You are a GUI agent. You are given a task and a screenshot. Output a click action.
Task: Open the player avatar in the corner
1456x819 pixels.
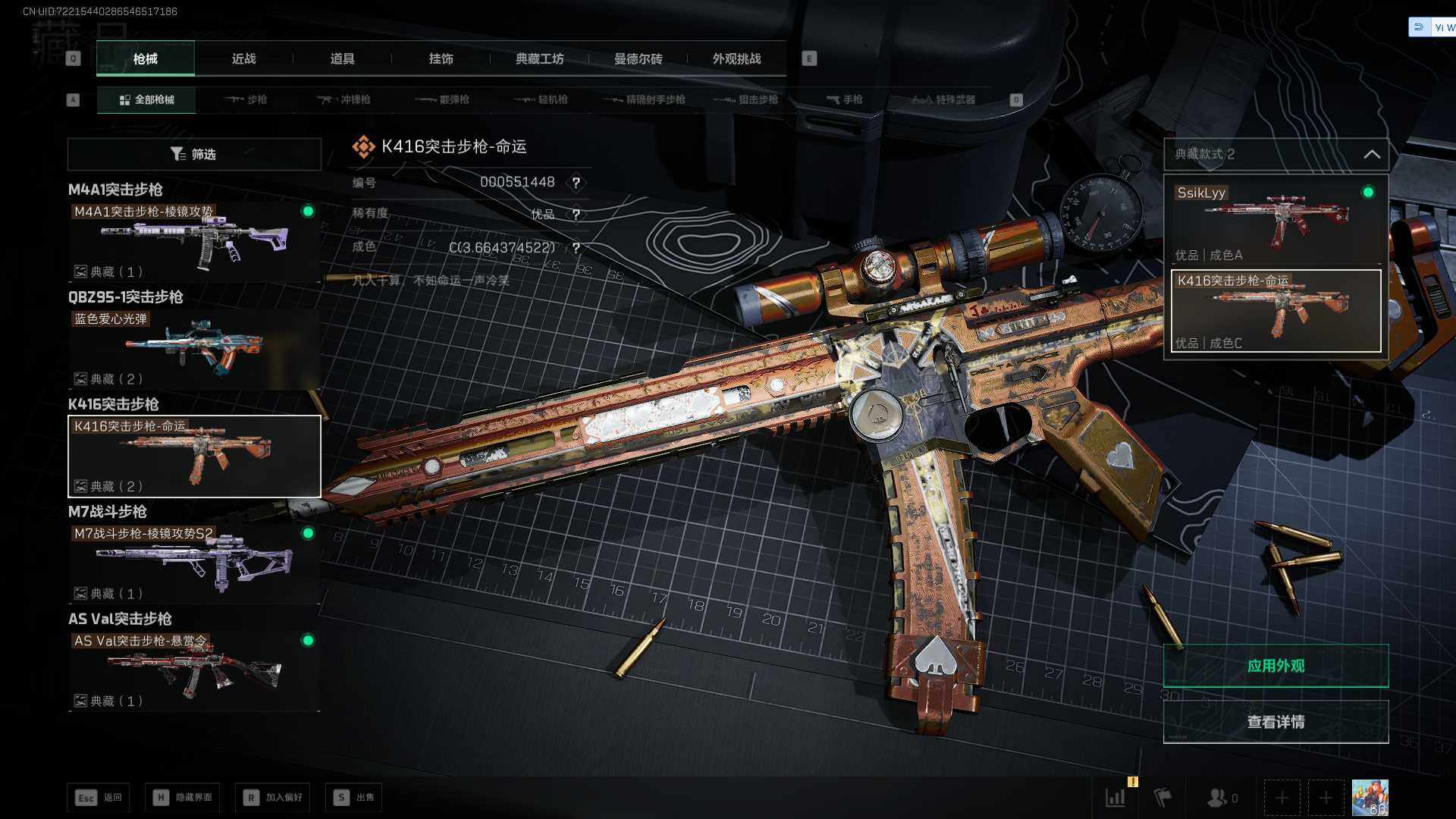[1370, 798]
